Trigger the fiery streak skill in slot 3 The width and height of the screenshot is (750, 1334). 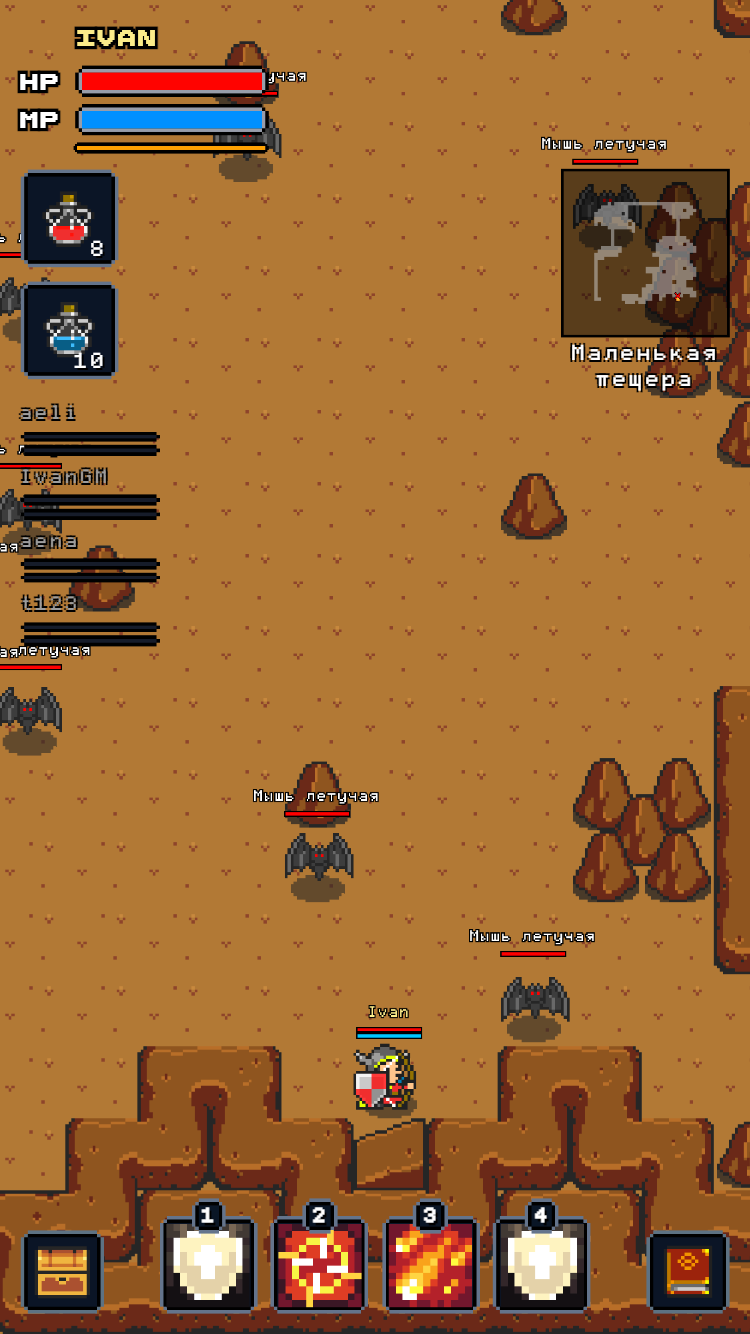pyautogui.click(x=431, y=1264)
